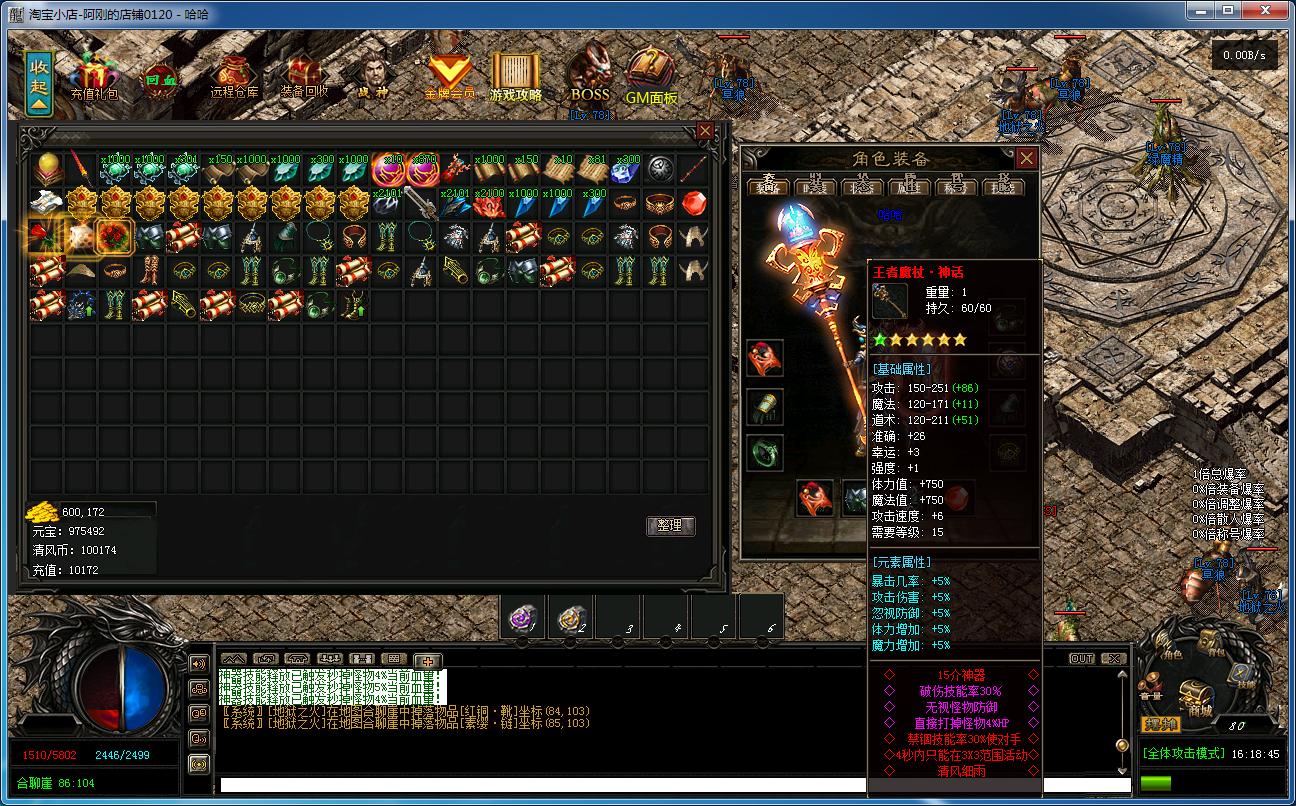Select the red gem item in bag
The height and width of the screenshot is (806, 1296).
point(694,203)
